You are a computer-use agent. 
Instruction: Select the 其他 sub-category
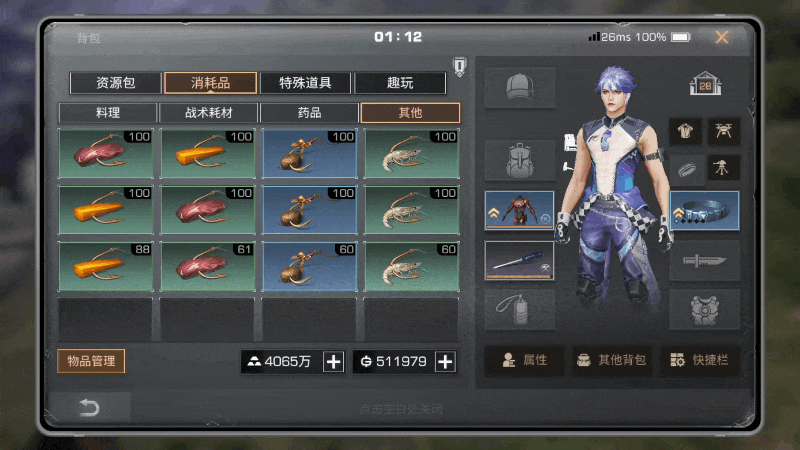tap(410, 113)
